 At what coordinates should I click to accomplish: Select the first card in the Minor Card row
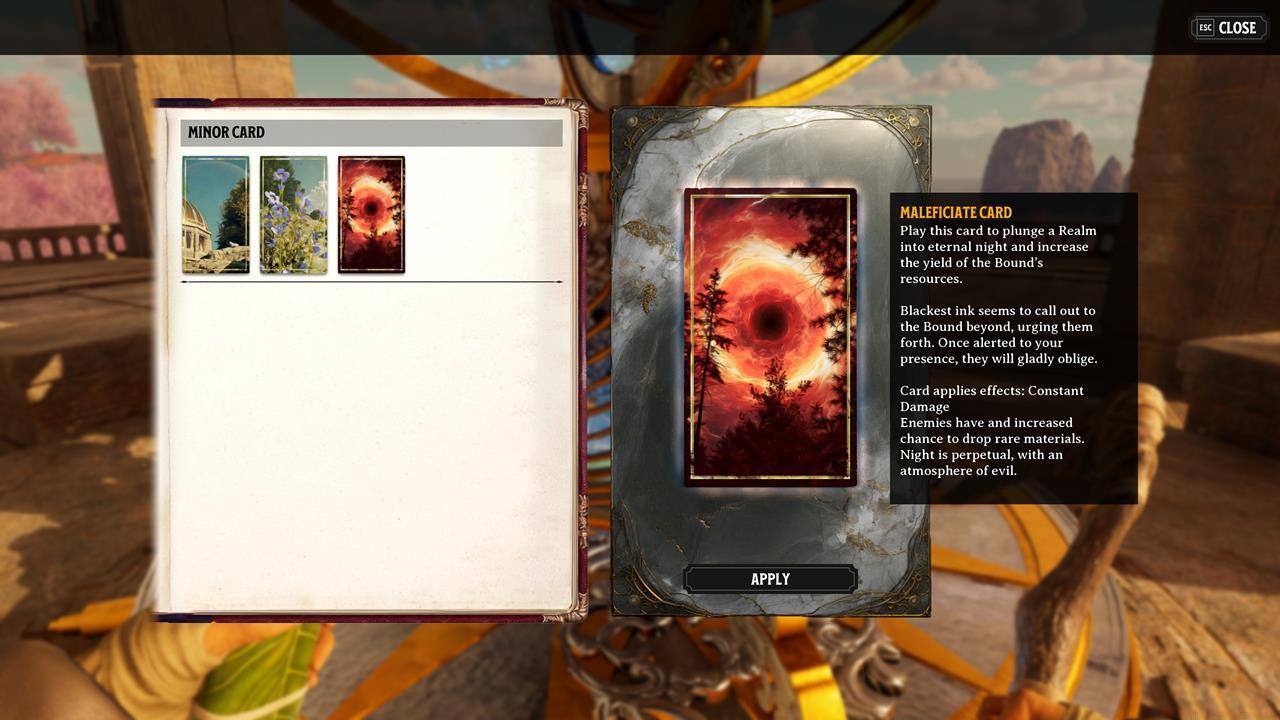coord(215,213)
